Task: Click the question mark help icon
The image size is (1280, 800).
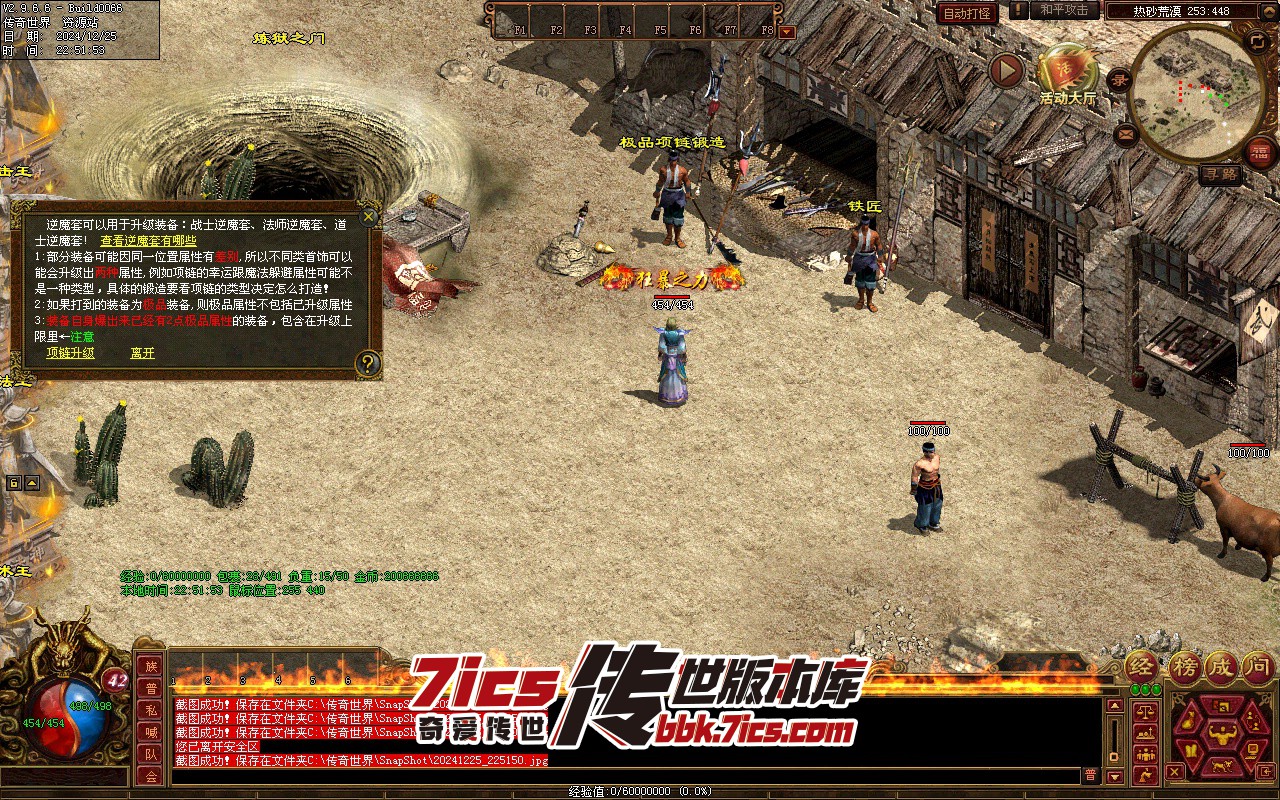Action: 368,362
